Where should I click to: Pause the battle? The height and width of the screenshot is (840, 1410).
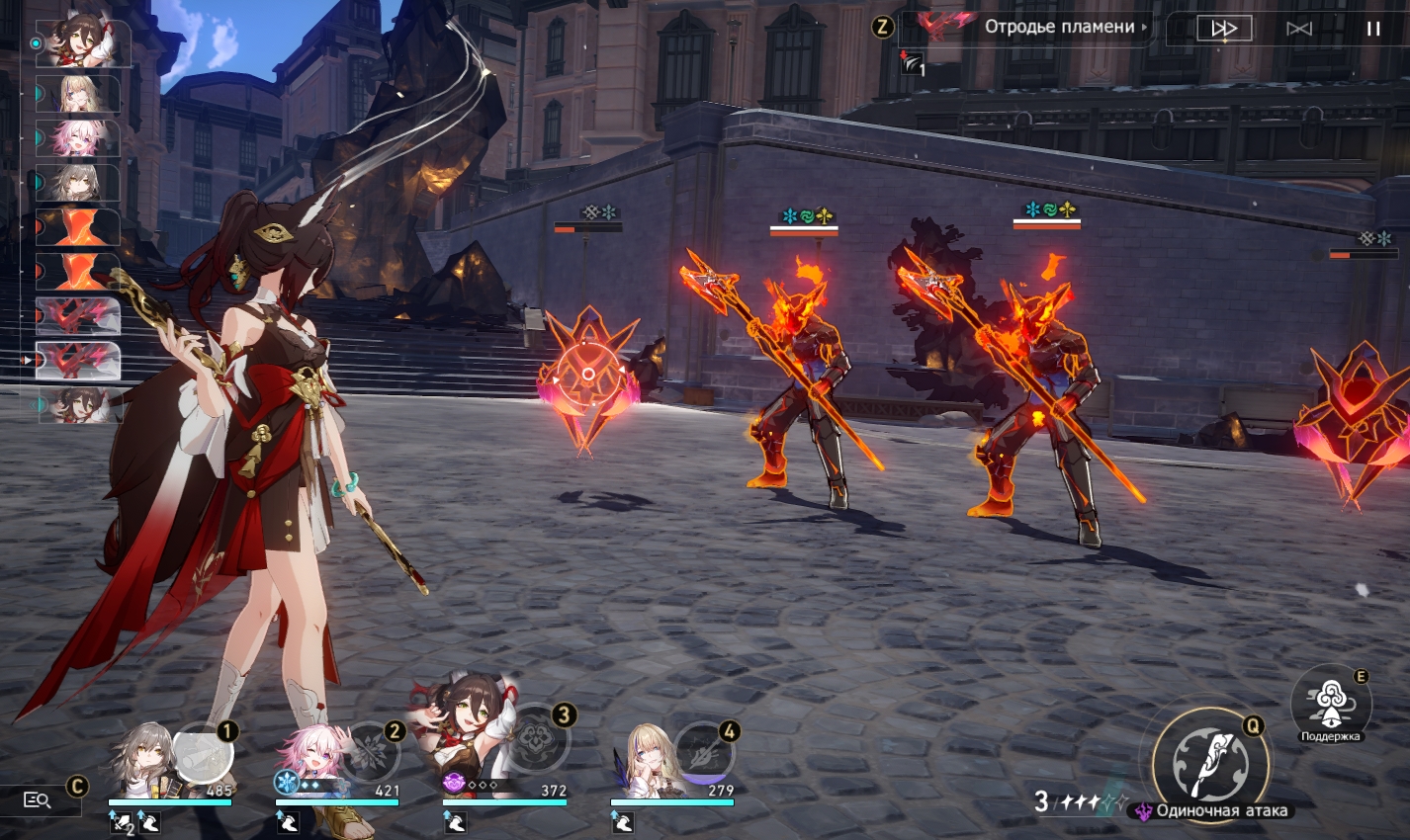pyautogui.click(x=1372, y=29)
